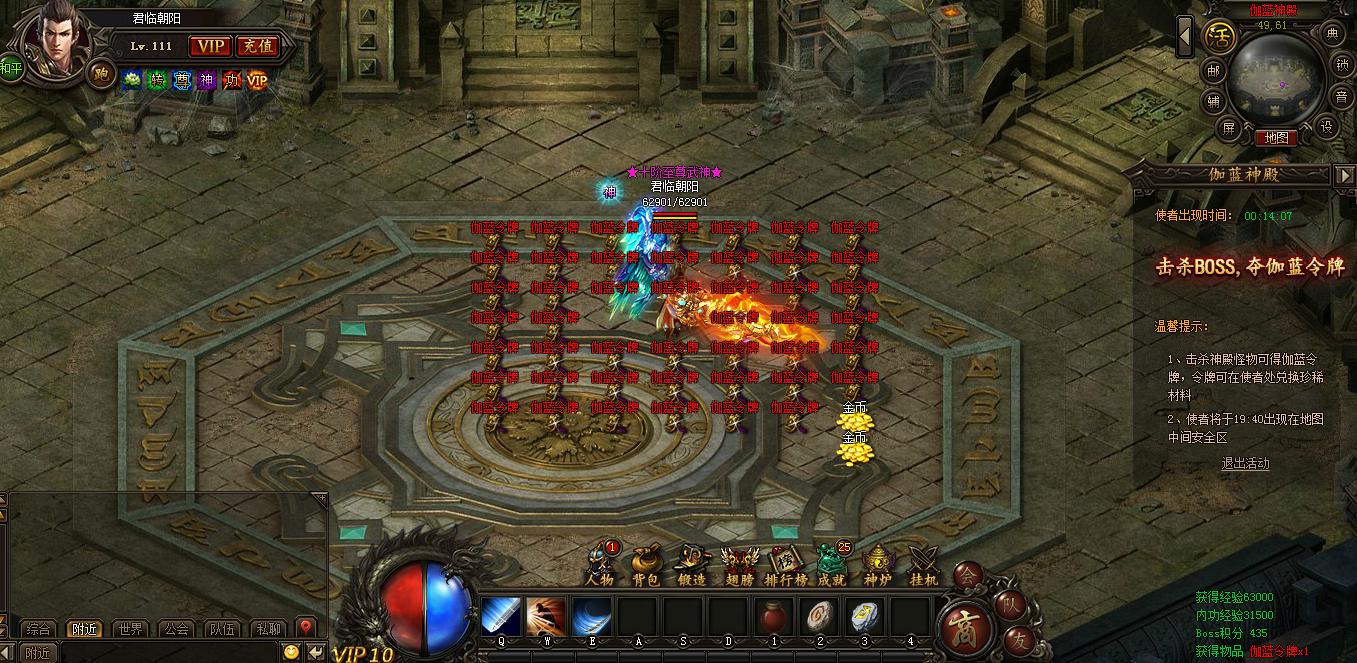The width and height of the screenshot is (1357, 663).
Task: Click the 地图 map button
Action: (1276, 138)
